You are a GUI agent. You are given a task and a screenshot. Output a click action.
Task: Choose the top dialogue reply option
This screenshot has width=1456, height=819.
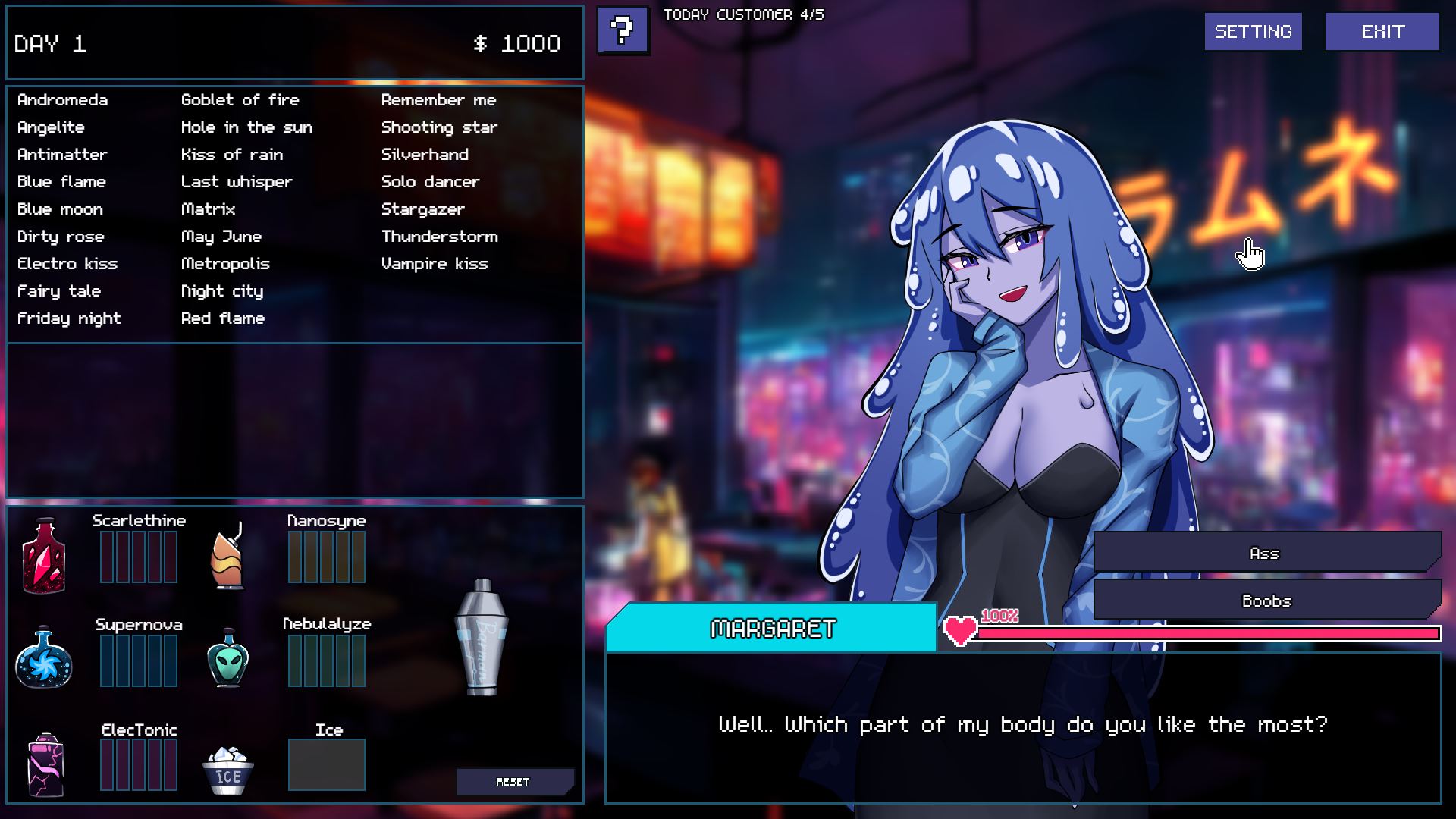tap(1265, 554)
